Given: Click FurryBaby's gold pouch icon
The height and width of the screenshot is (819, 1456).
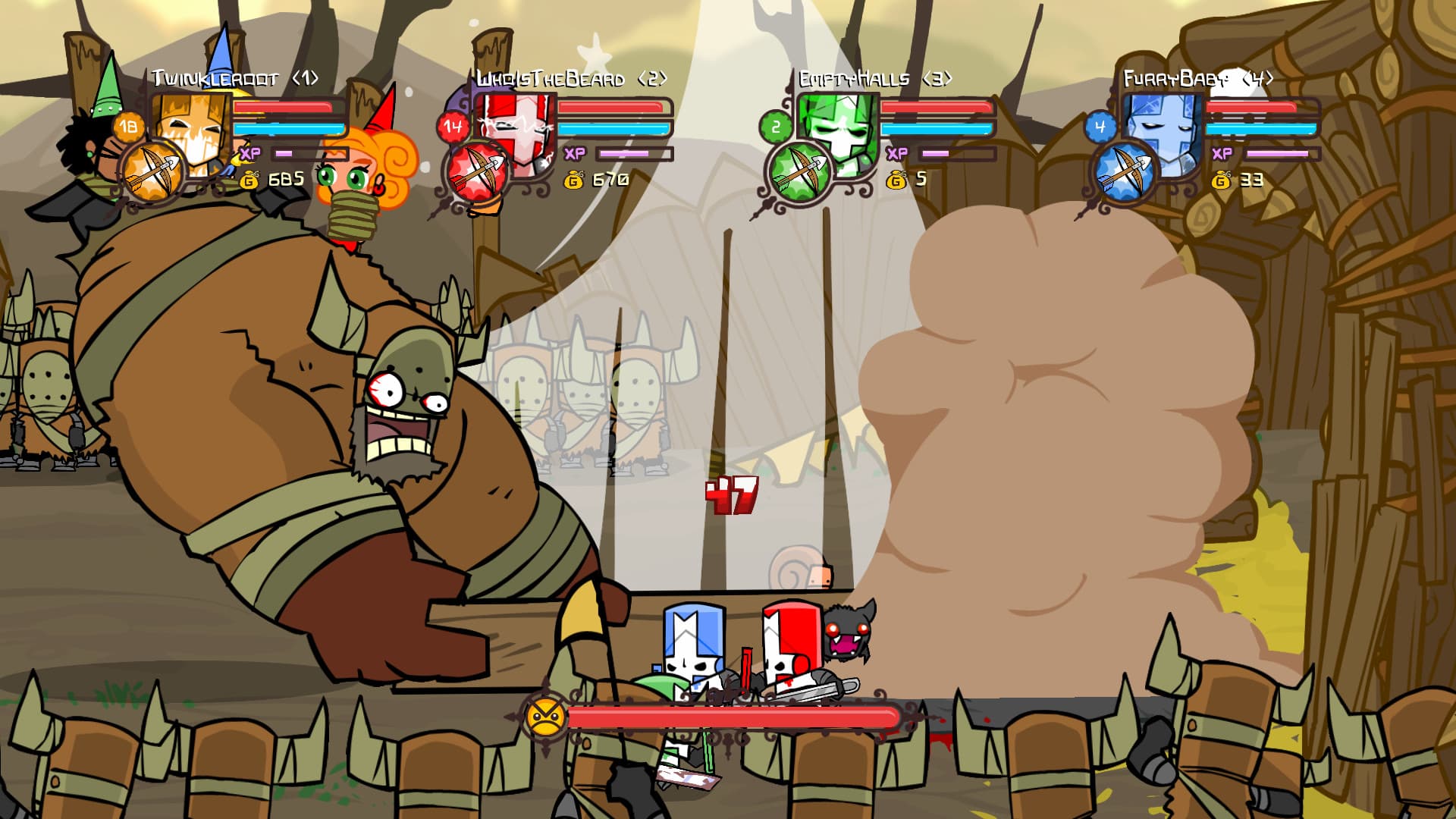Looking at the screenshot, I should tap(1222, 181).
